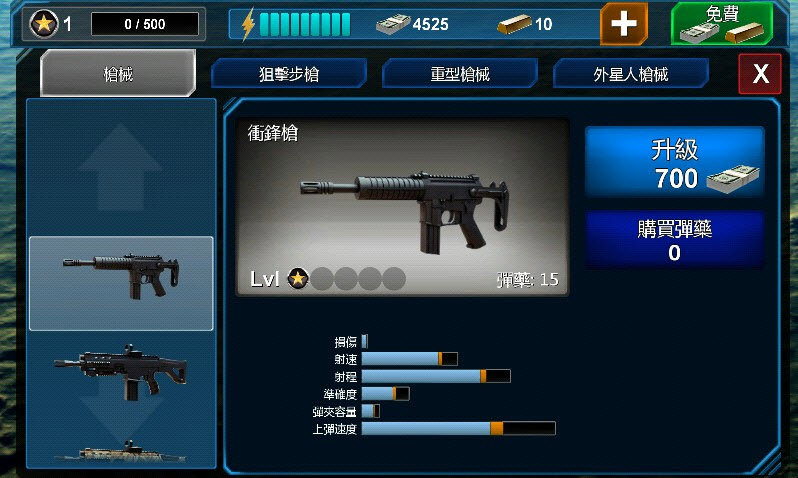Add currency with the orange plus button

click(623, 23)
